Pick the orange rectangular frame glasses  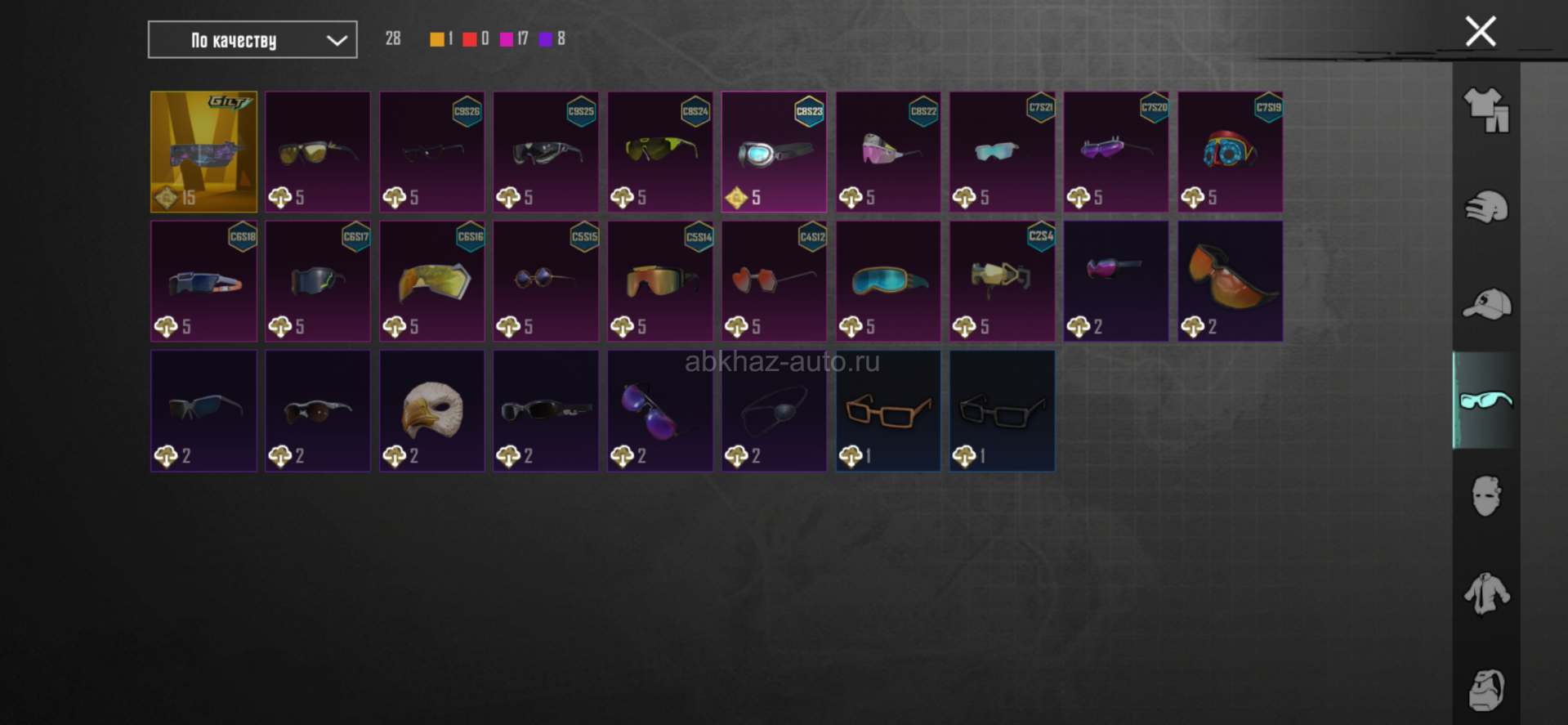click(x=887, y=410)
